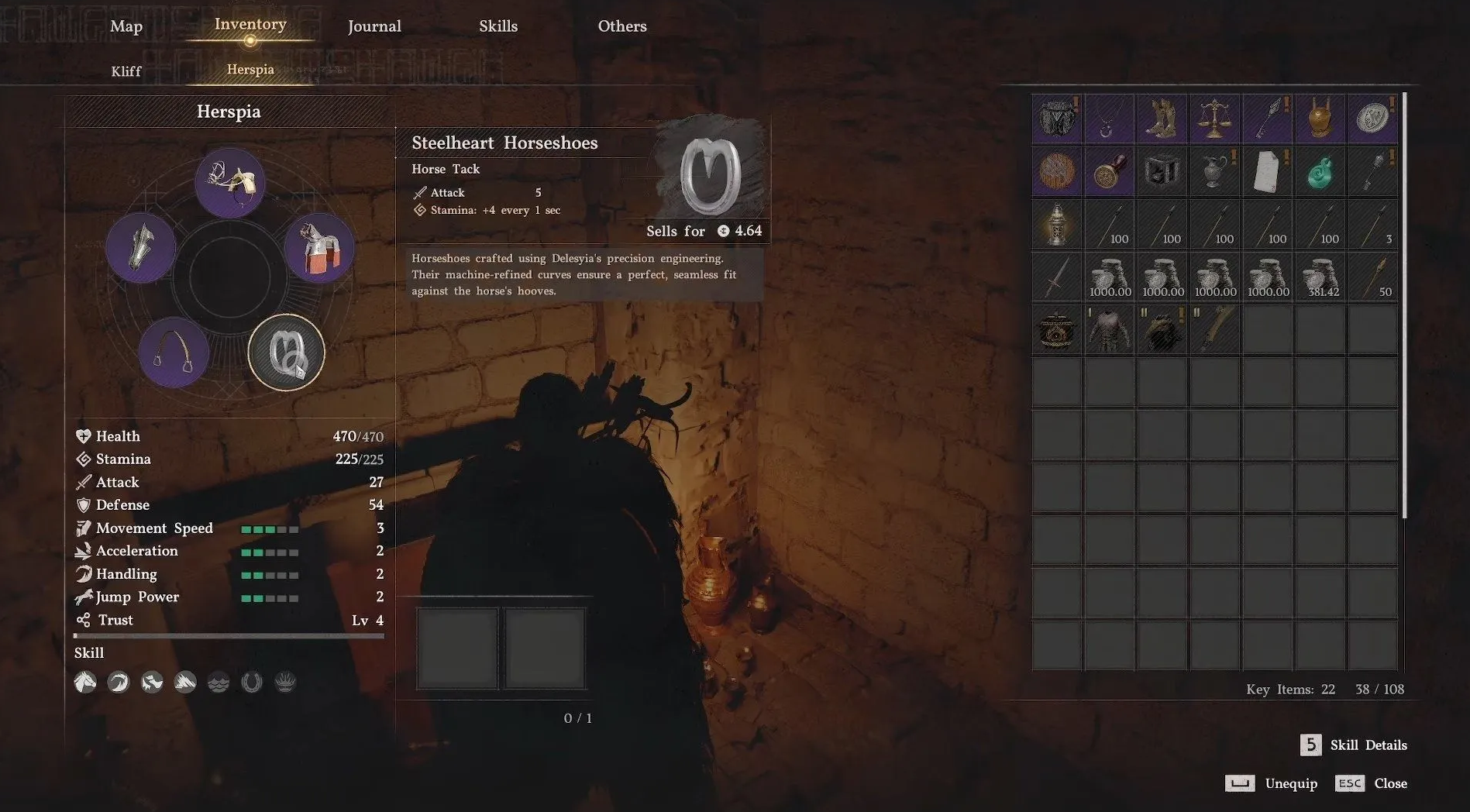Go to the Skills tab
Viewport: 1470px width, 812px height.
498,26
